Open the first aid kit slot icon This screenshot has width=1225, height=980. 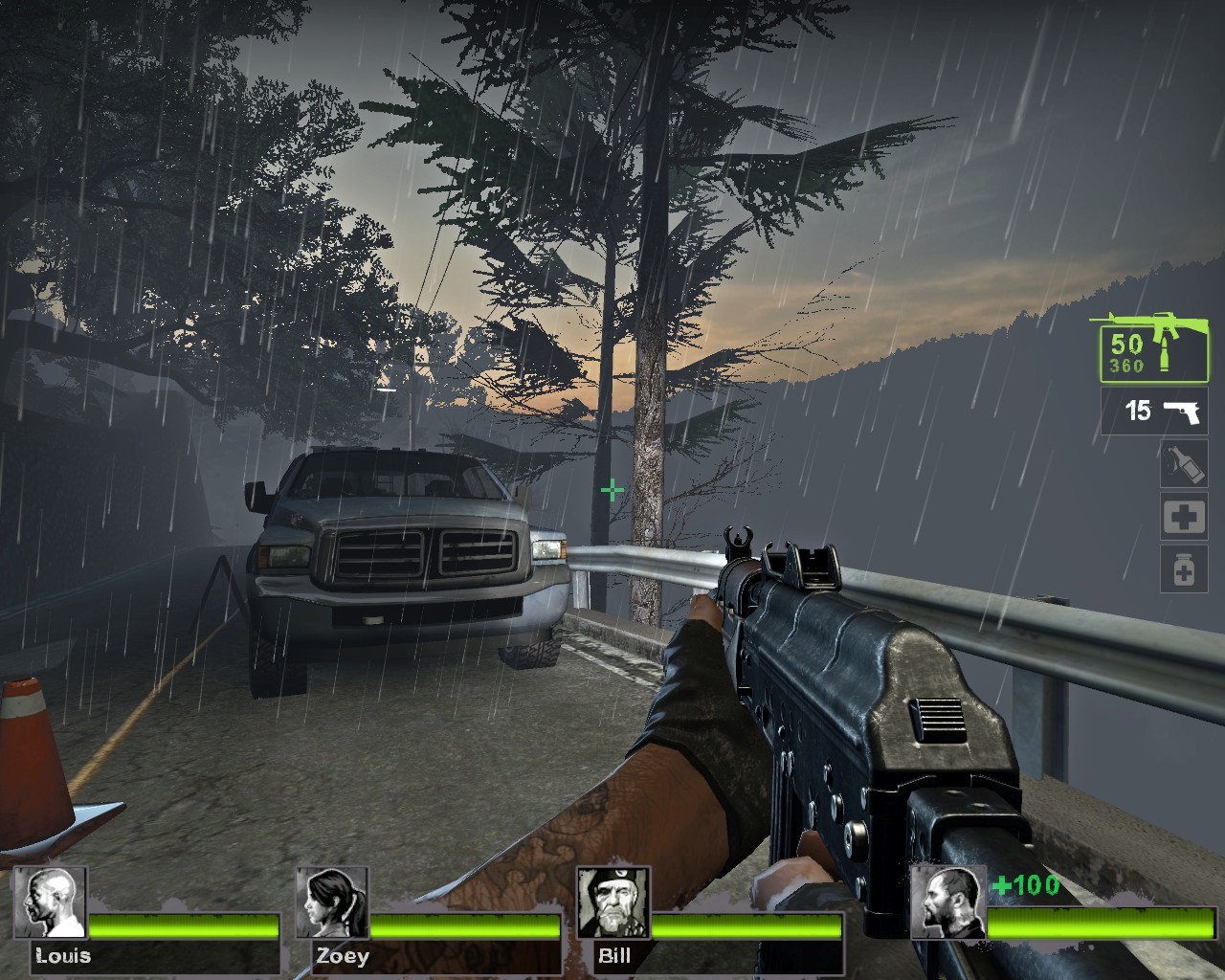tap(1184, 516)
